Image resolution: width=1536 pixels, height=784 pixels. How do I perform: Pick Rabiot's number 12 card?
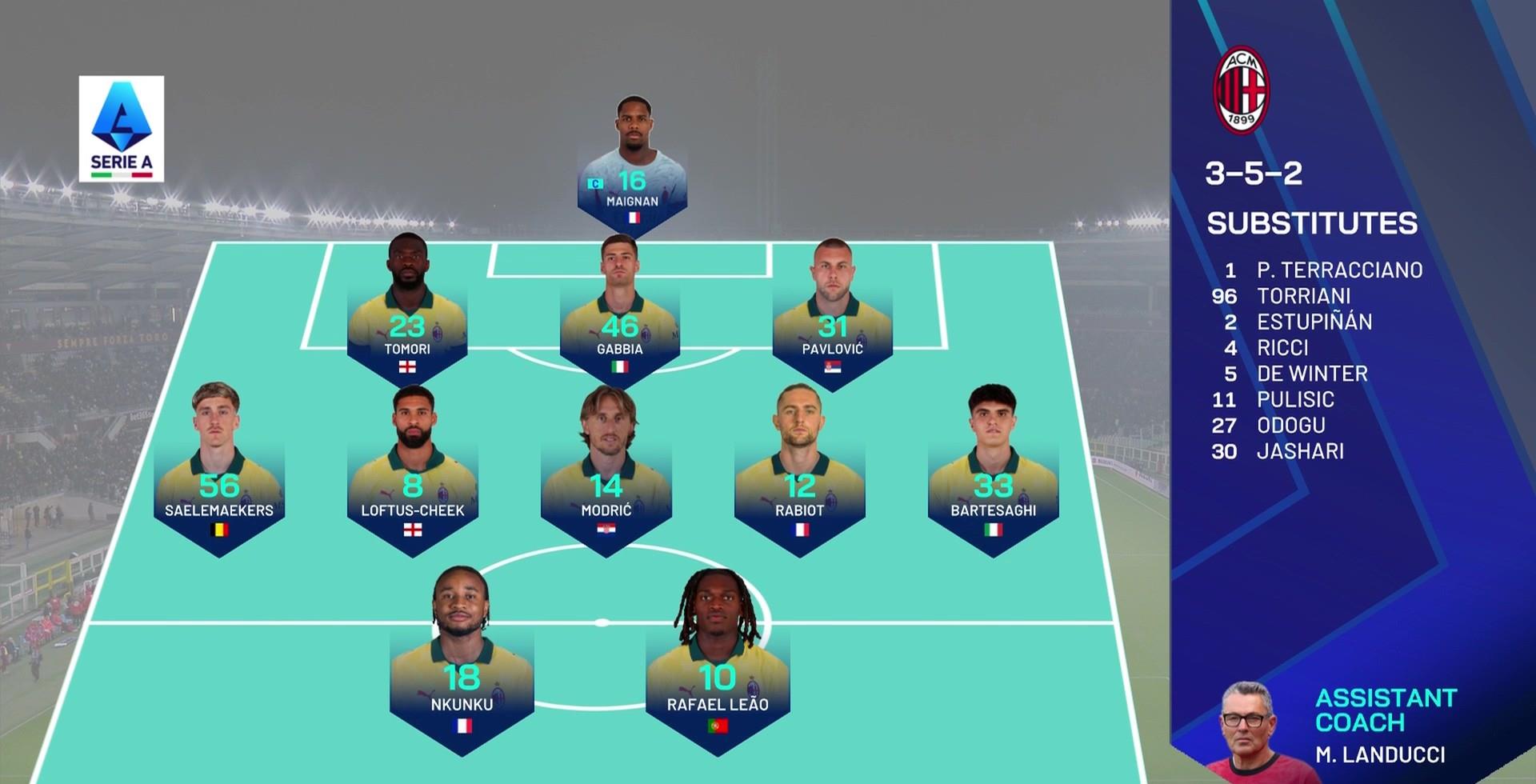[x=799, y=480]
